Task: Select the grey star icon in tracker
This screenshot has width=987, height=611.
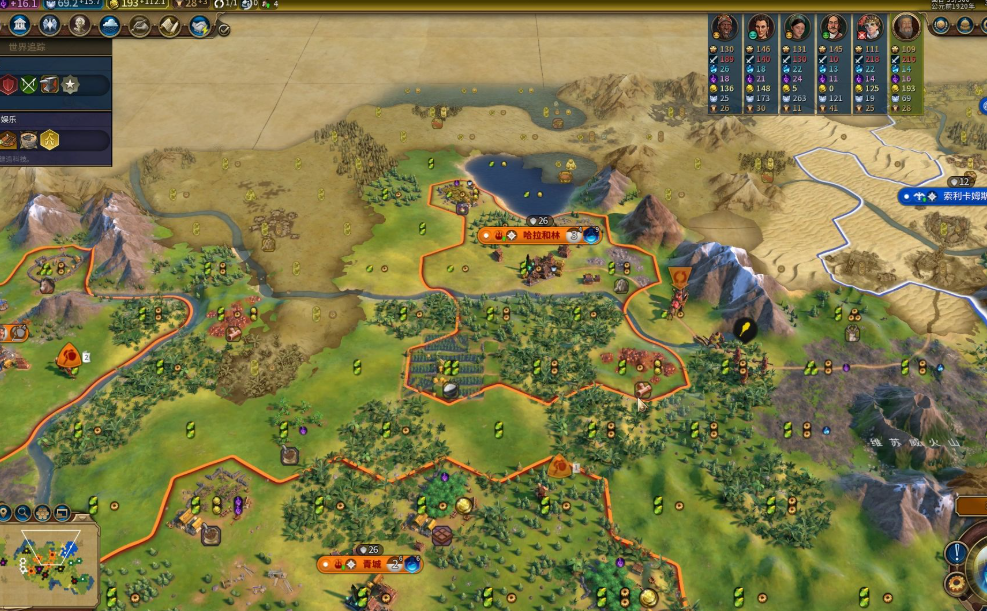Action: tap(70, 85)
